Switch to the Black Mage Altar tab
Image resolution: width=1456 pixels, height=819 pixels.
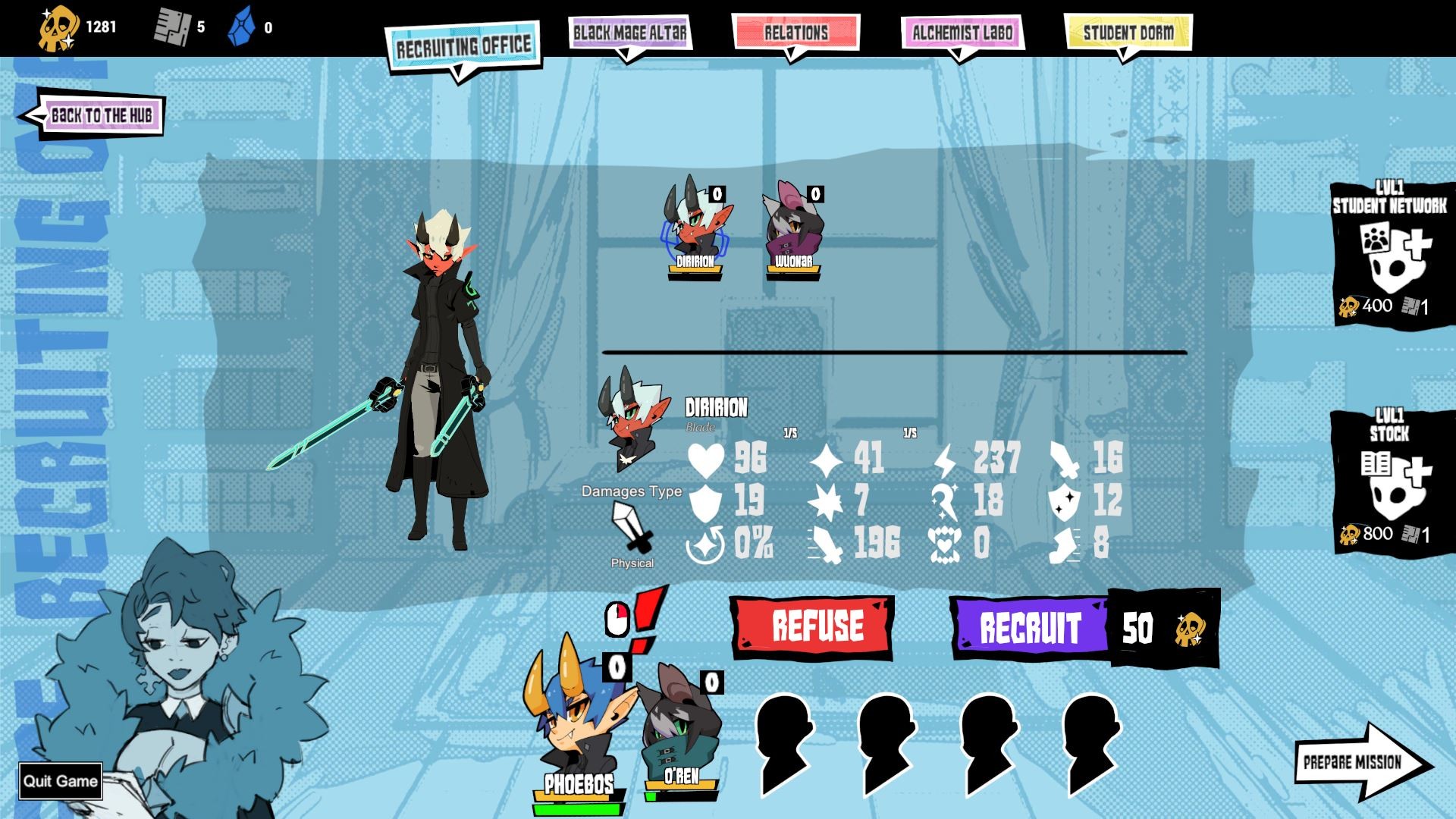[x=629, y=33]
